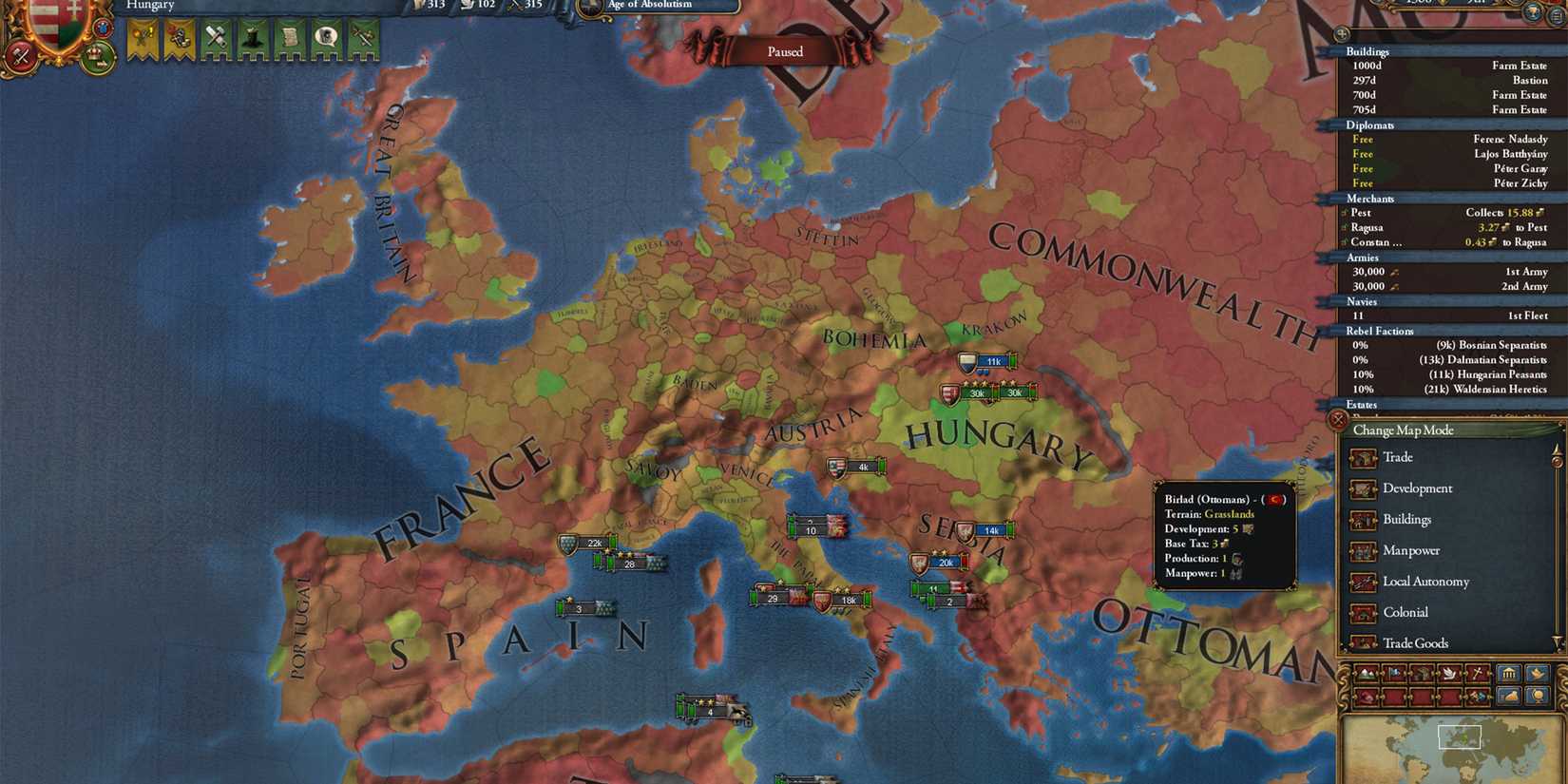1568x784 pixels.
Task: Click the ducats treasury icon in top bar
Action: (x=418, y=6)
